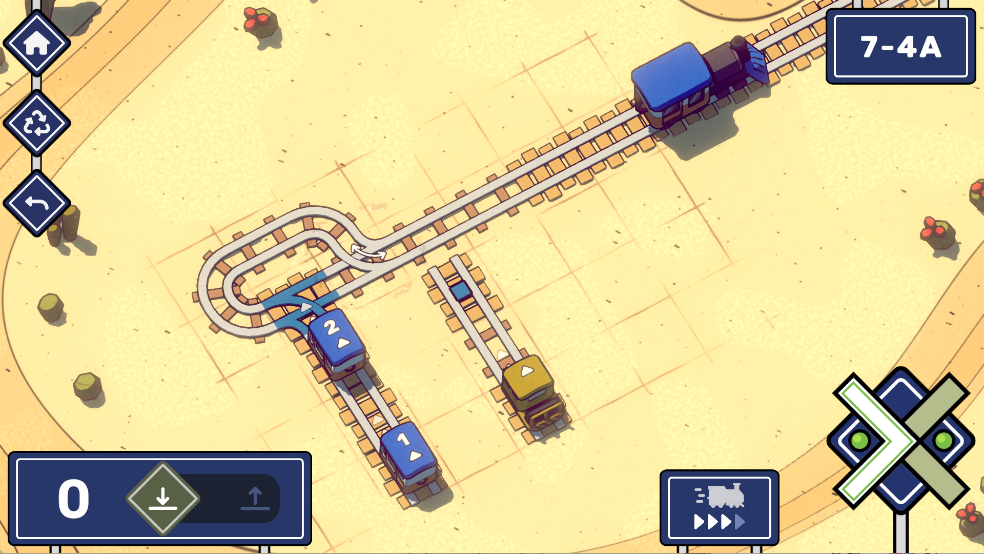Change the train speed setting
Image resolution: width=984 pixels, height=554 pixels.
(x=719, y=507)
